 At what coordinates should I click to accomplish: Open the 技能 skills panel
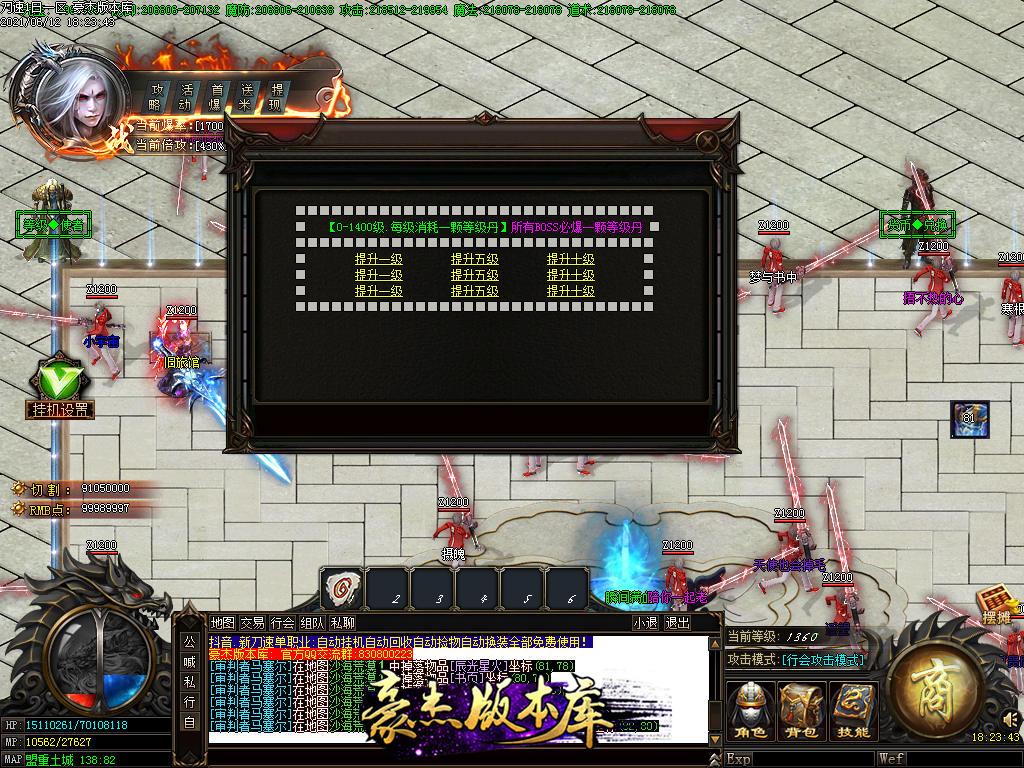pyautogui.click(x=853, y=711)
